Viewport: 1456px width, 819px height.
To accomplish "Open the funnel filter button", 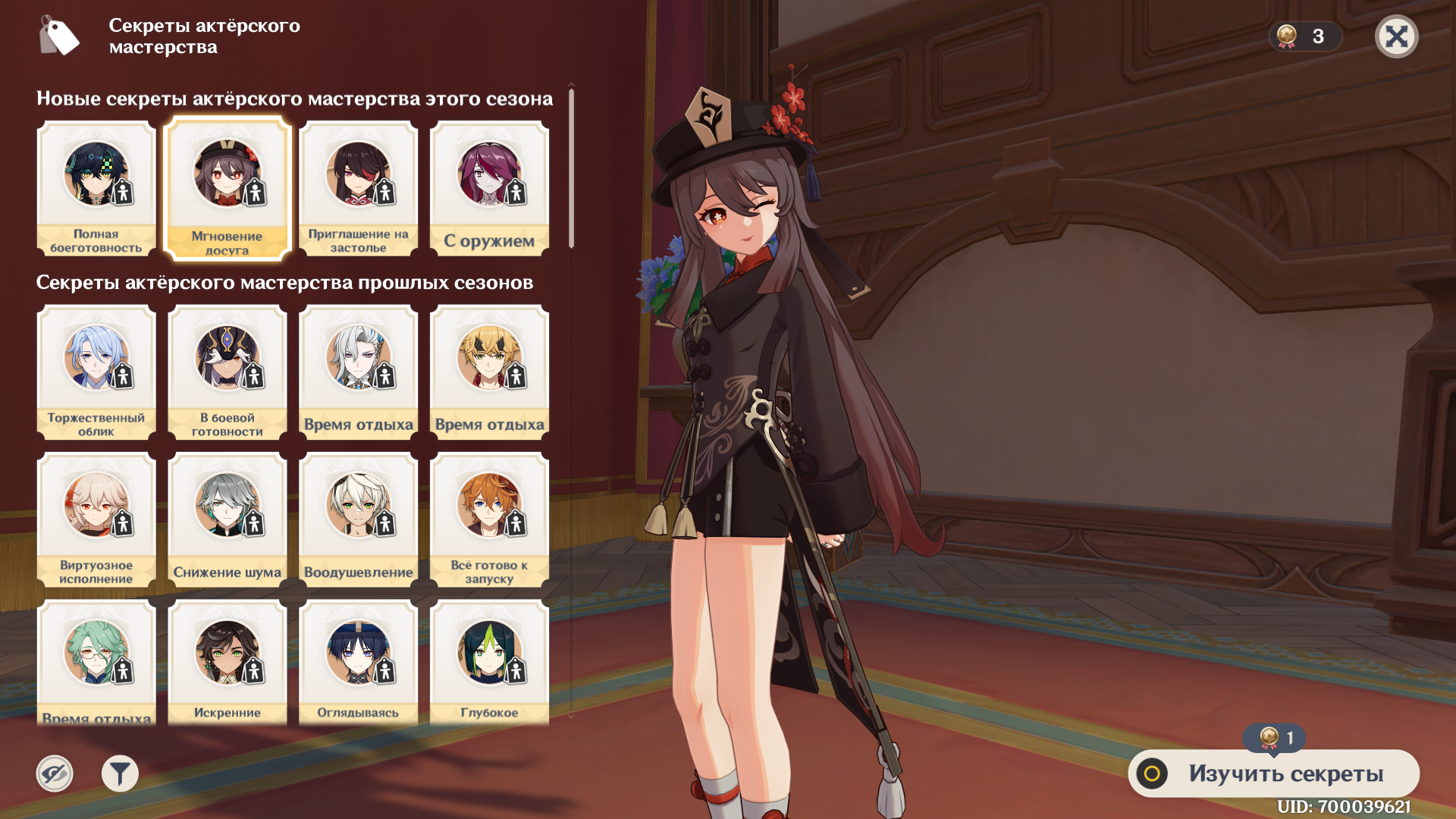I will point(120,773).
